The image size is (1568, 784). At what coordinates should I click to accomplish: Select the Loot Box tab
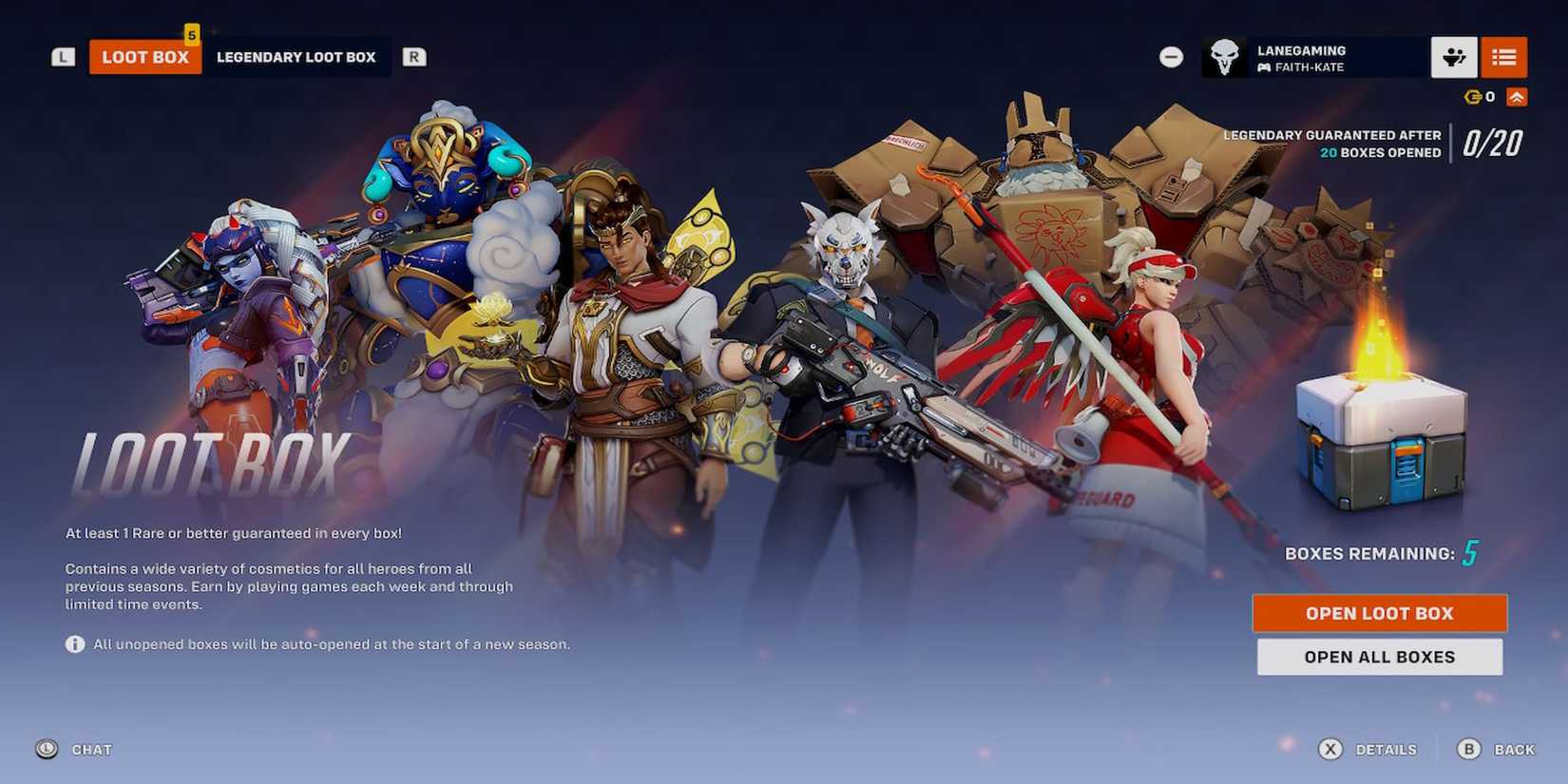144,57
